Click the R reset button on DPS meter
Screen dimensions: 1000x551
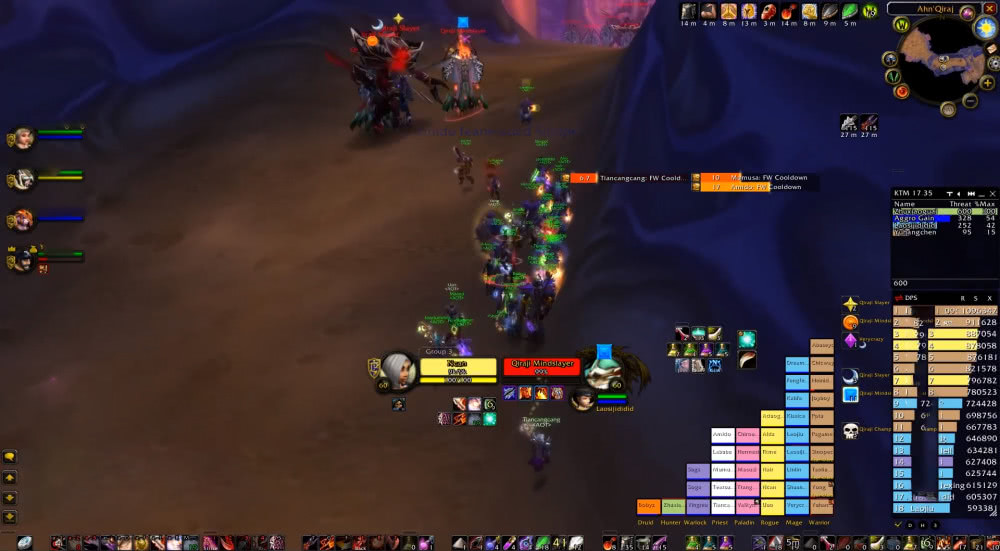click(x=962, y=298)
